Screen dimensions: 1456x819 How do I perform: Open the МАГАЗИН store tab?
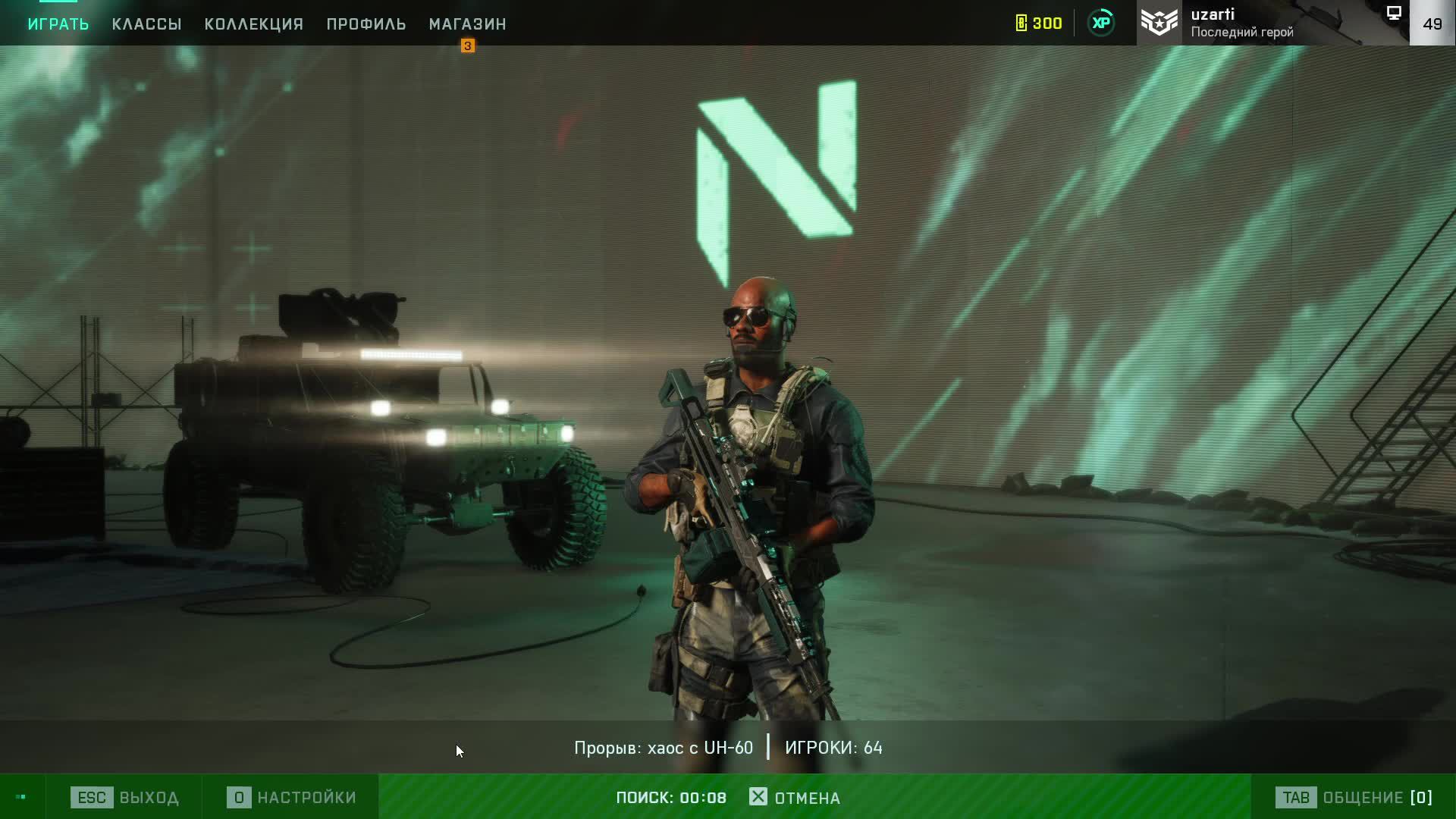467,24
